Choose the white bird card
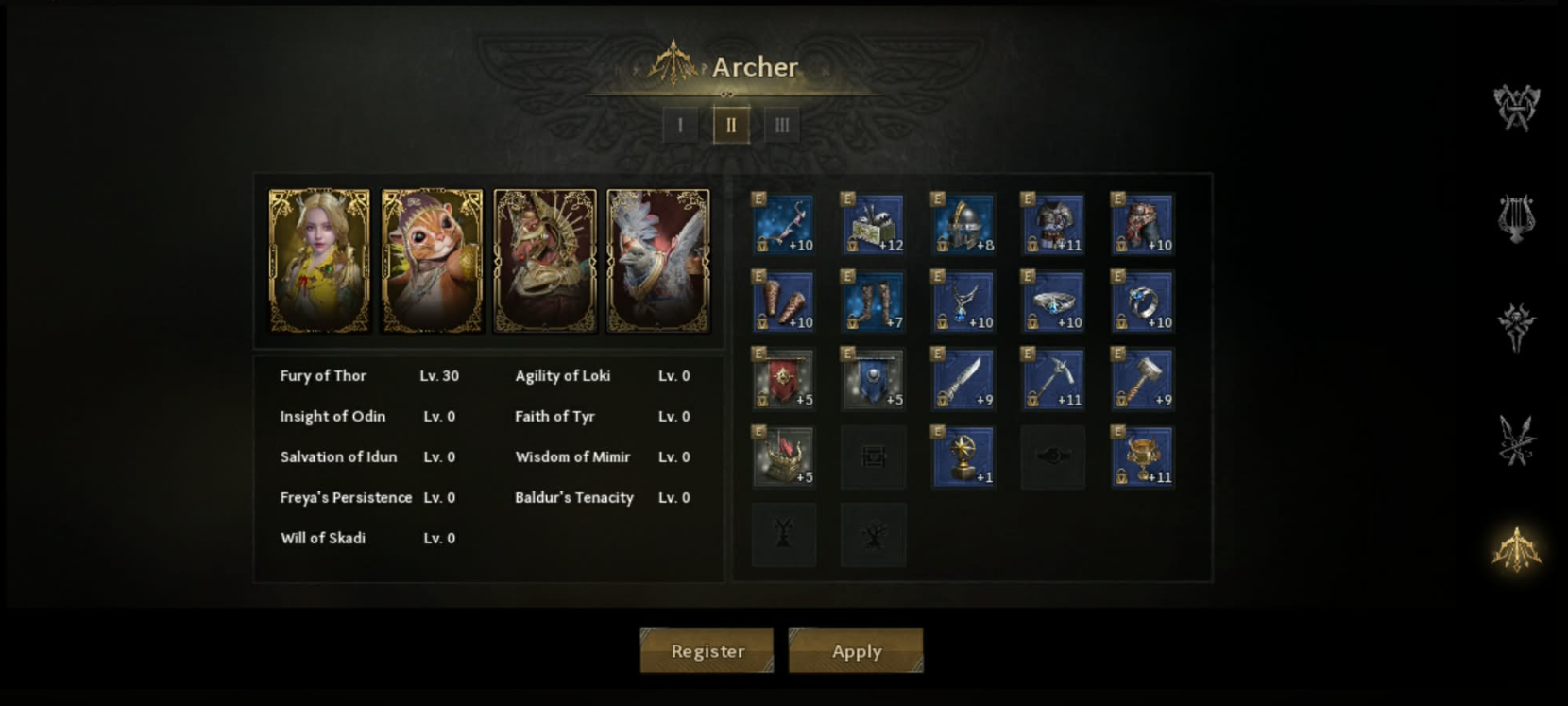The height and width of the screenshot is (706, 1568). (657, 261)
